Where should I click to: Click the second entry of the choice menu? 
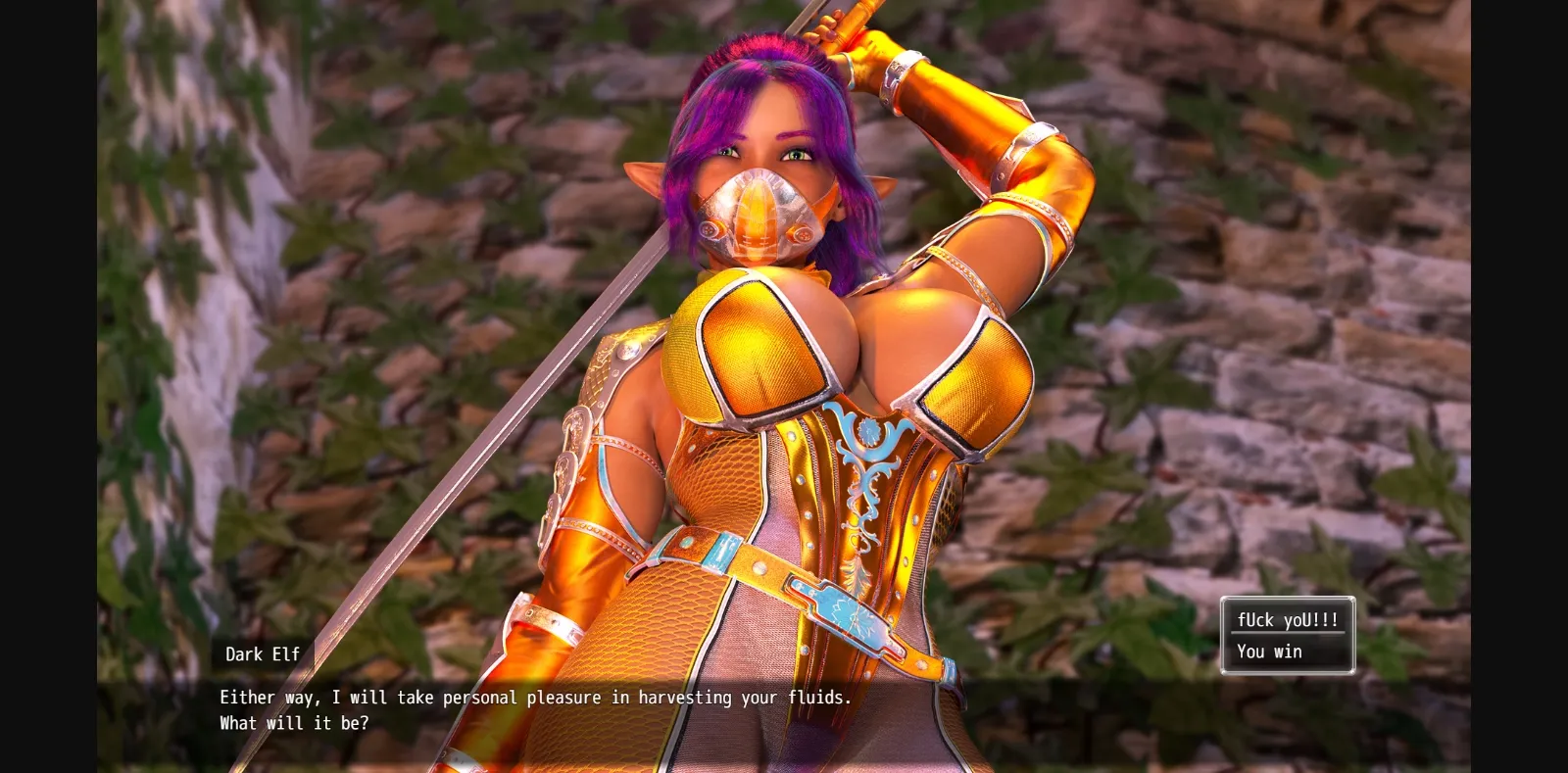click(1270, 651)
